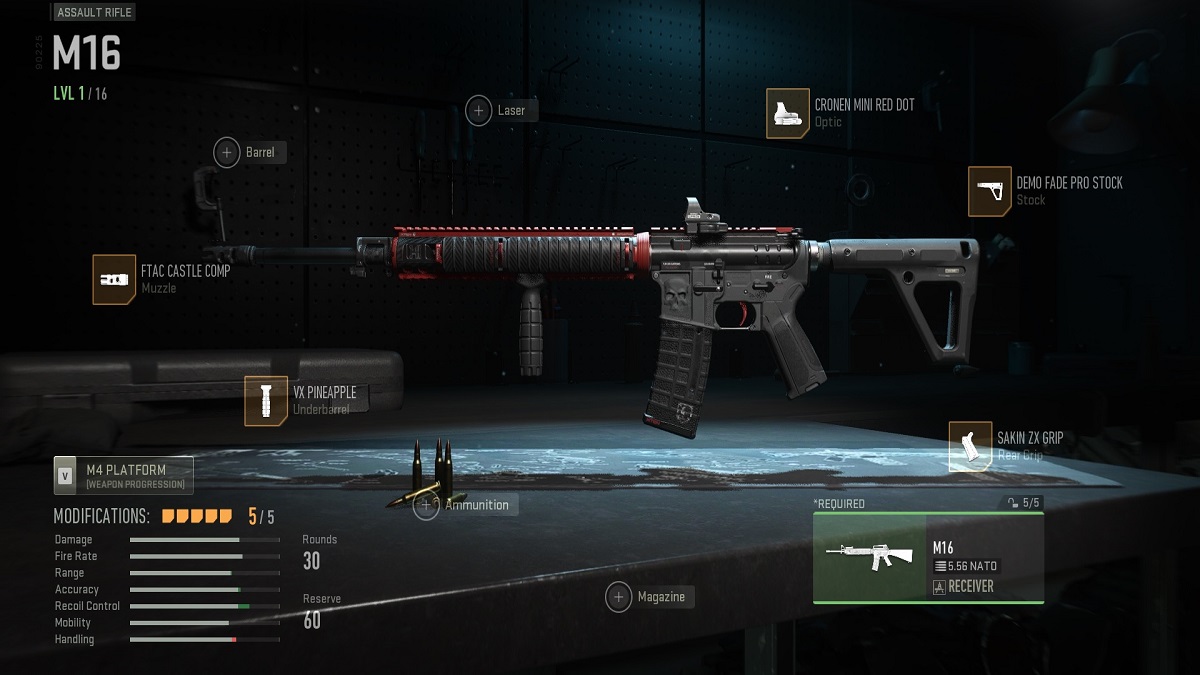
Task: Open the FTAC Castle Comp muzzle slot
Action: (114, 279)
